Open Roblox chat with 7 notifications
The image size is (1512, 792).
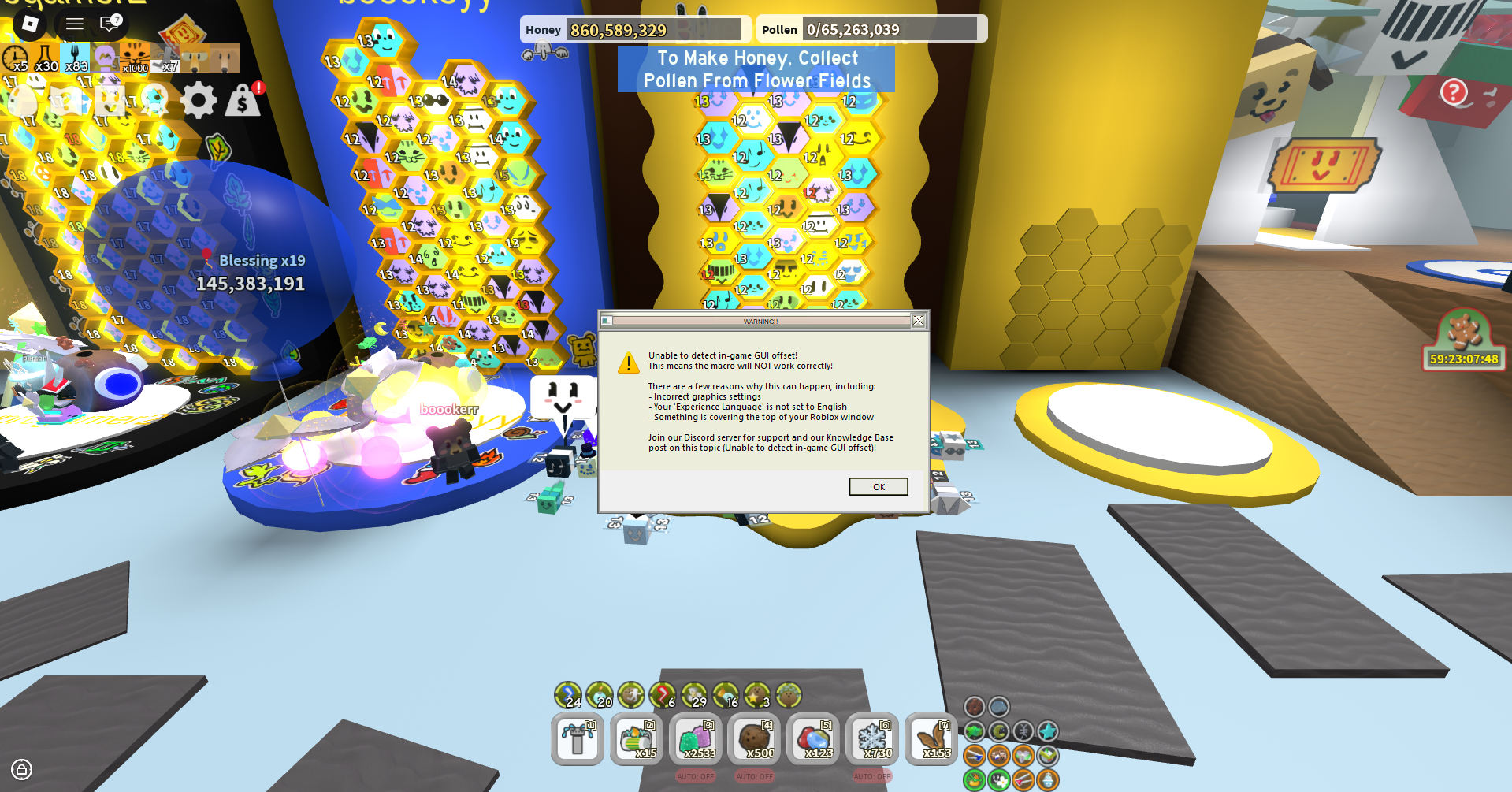(109, 24)
